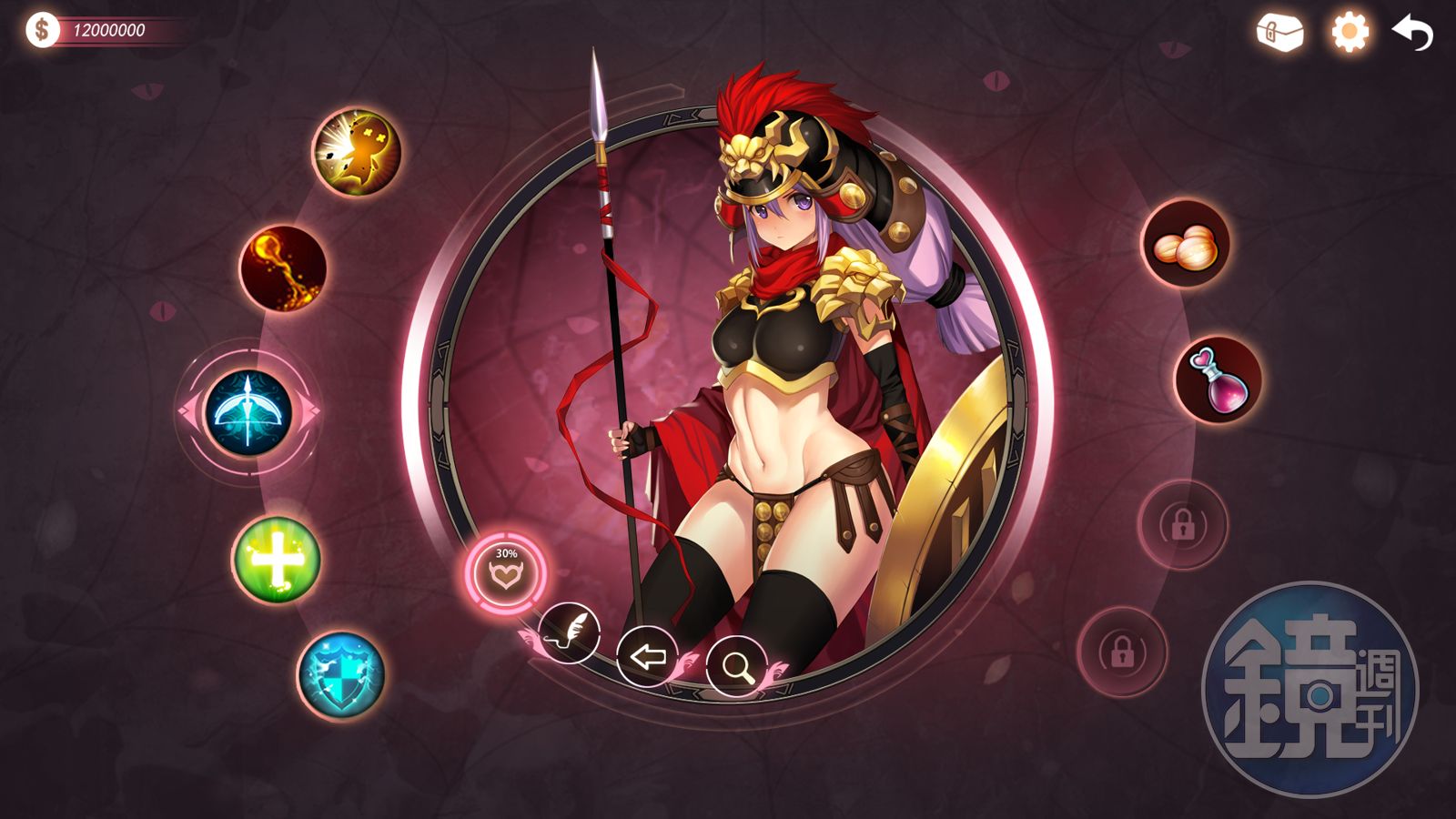
Task: Activate the fire swirl skill icon
Action: (x=283, y=268)
